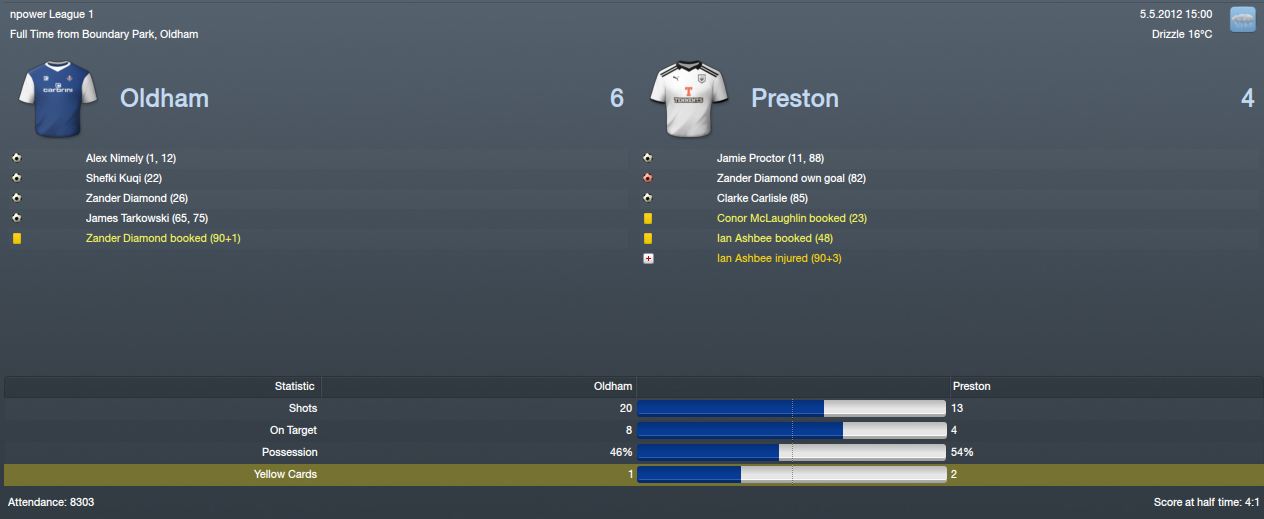Open Jamie Proctor's goal entry
Image resolution: width=1264 pixels, height=519 pixels.
770,158
